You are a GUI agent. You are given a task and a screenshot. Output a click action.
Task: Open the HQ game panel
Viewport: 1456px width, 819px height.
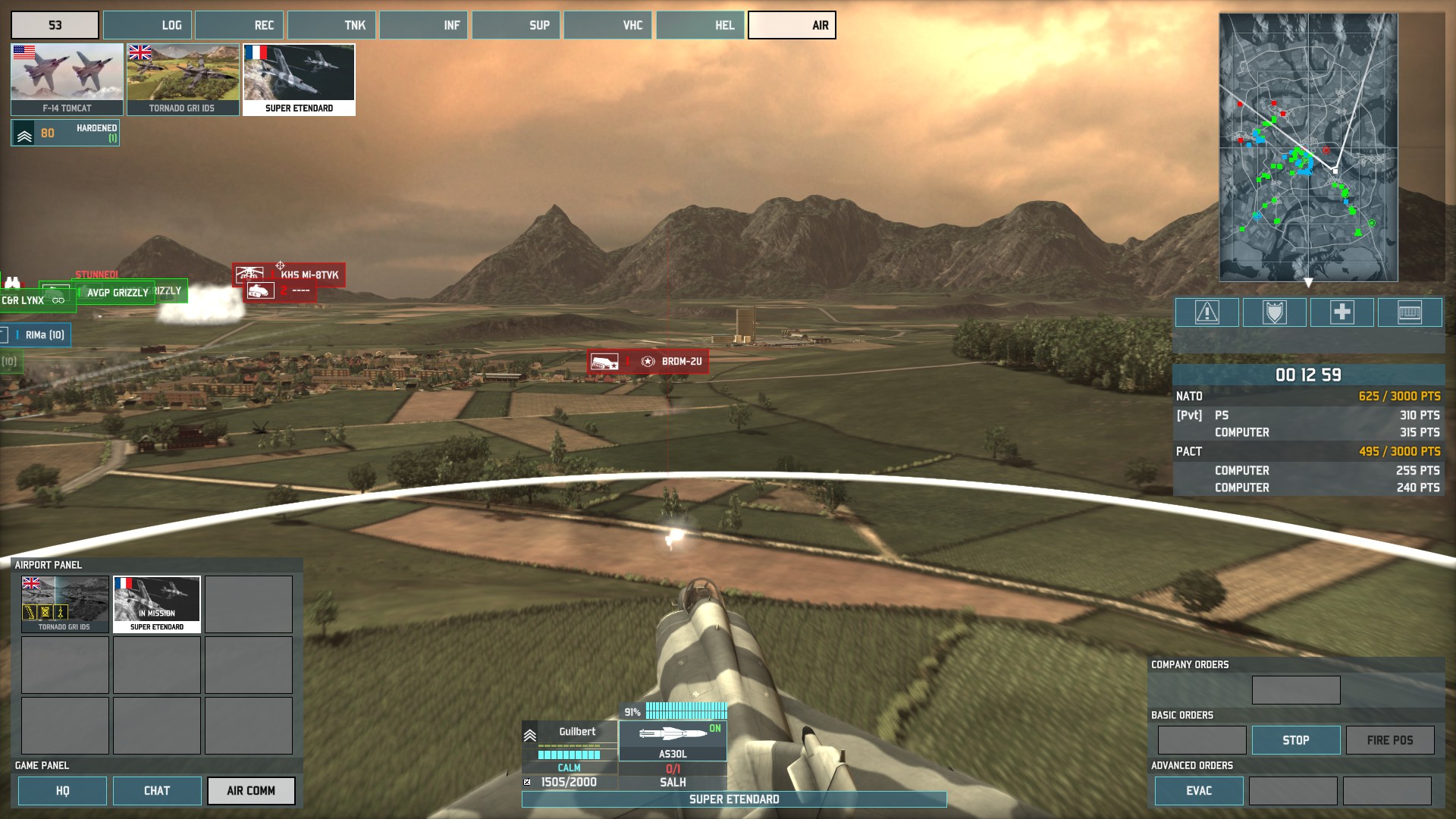click(62, 791)
